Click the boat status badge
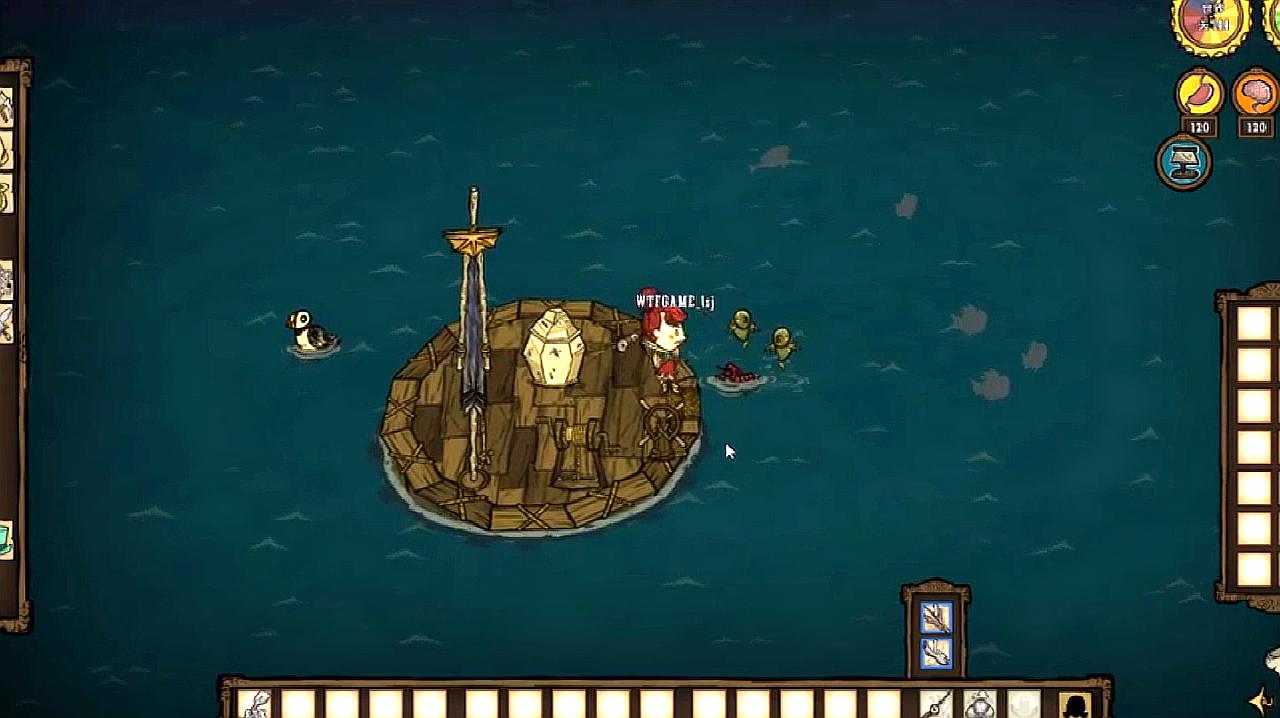 point(1185,162)
